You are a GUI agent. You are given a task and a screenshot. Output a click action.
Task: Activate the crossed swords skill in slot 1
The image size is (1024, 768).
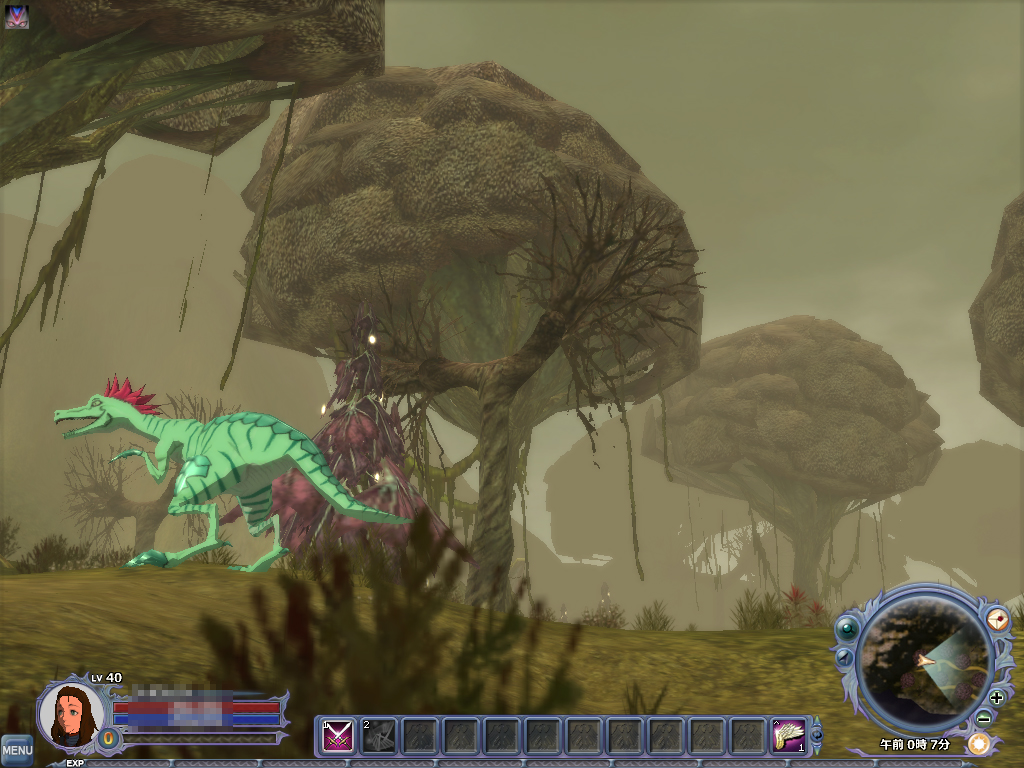pos(337,736)
